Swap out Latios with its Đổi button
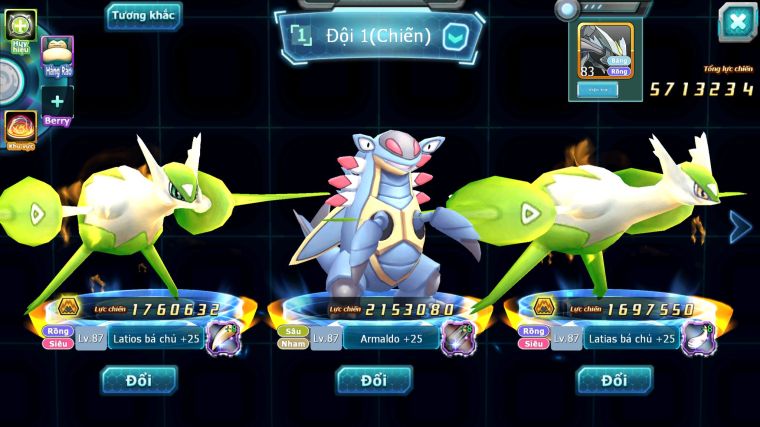Viewport: 760px width, 427px height. (x=139, y=380)
